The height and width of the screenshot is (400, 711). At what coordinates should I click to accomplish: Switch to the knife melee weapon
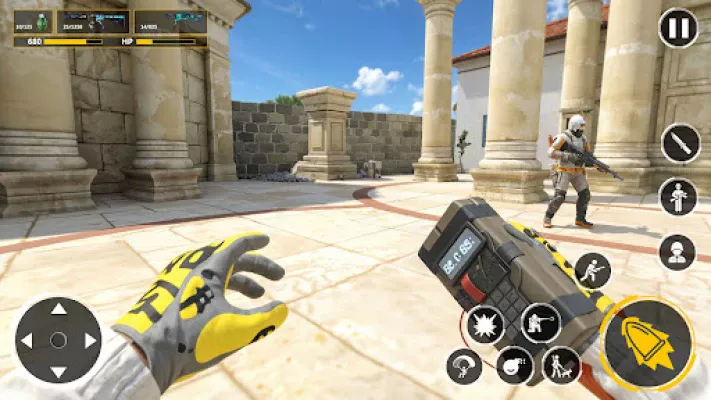(680, 143)
